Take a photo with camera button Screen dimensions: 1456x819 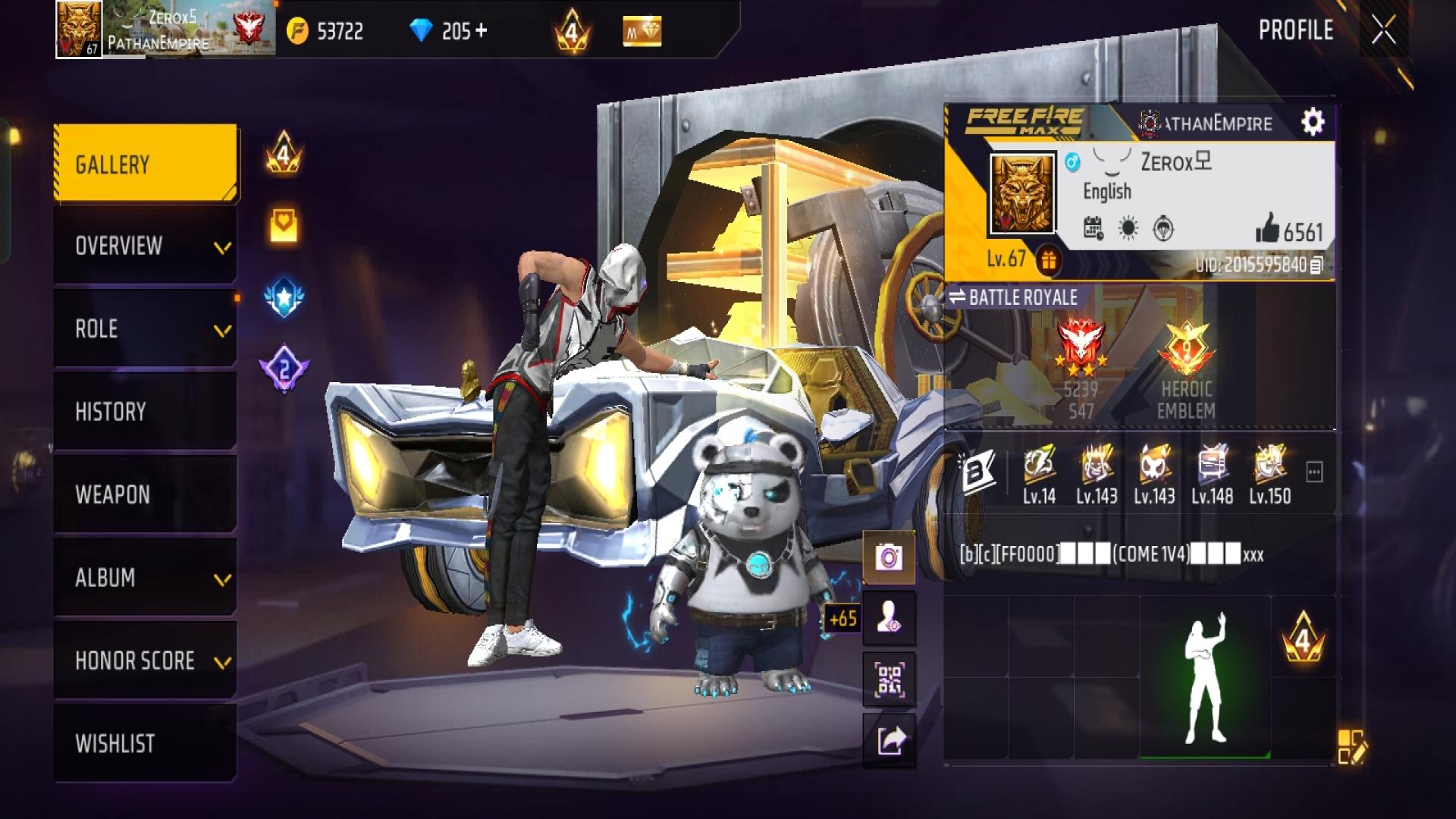(x=889, y=558)
